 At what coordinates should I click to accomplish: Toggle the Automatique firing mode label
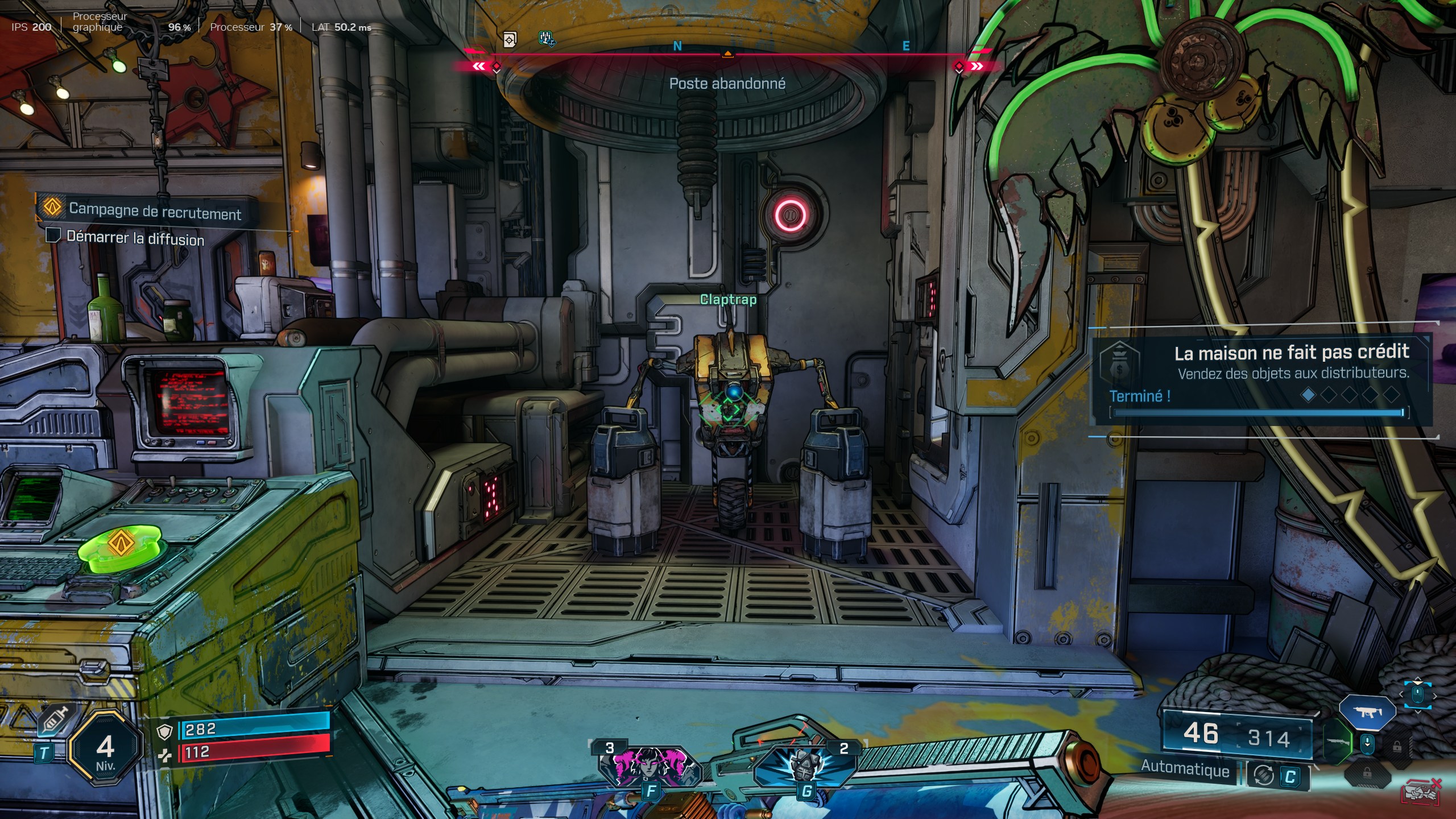1185,769
